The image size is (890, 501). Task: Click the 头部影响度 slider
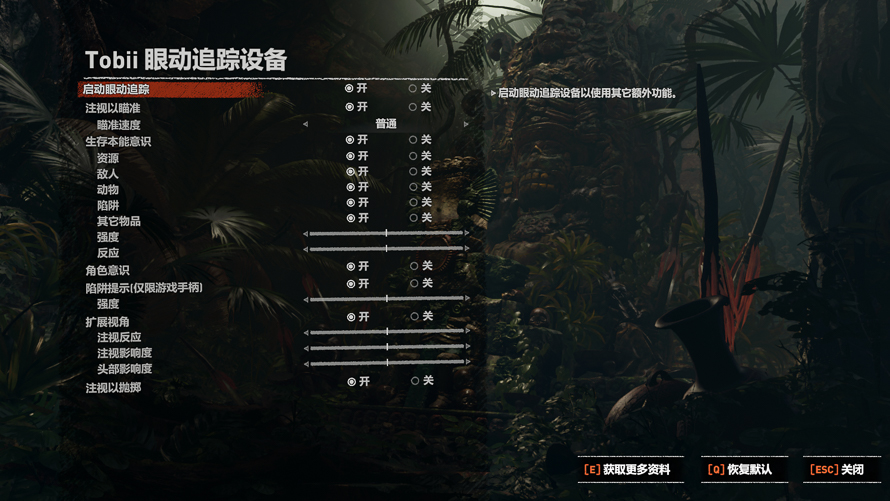[x=386, y=364]
